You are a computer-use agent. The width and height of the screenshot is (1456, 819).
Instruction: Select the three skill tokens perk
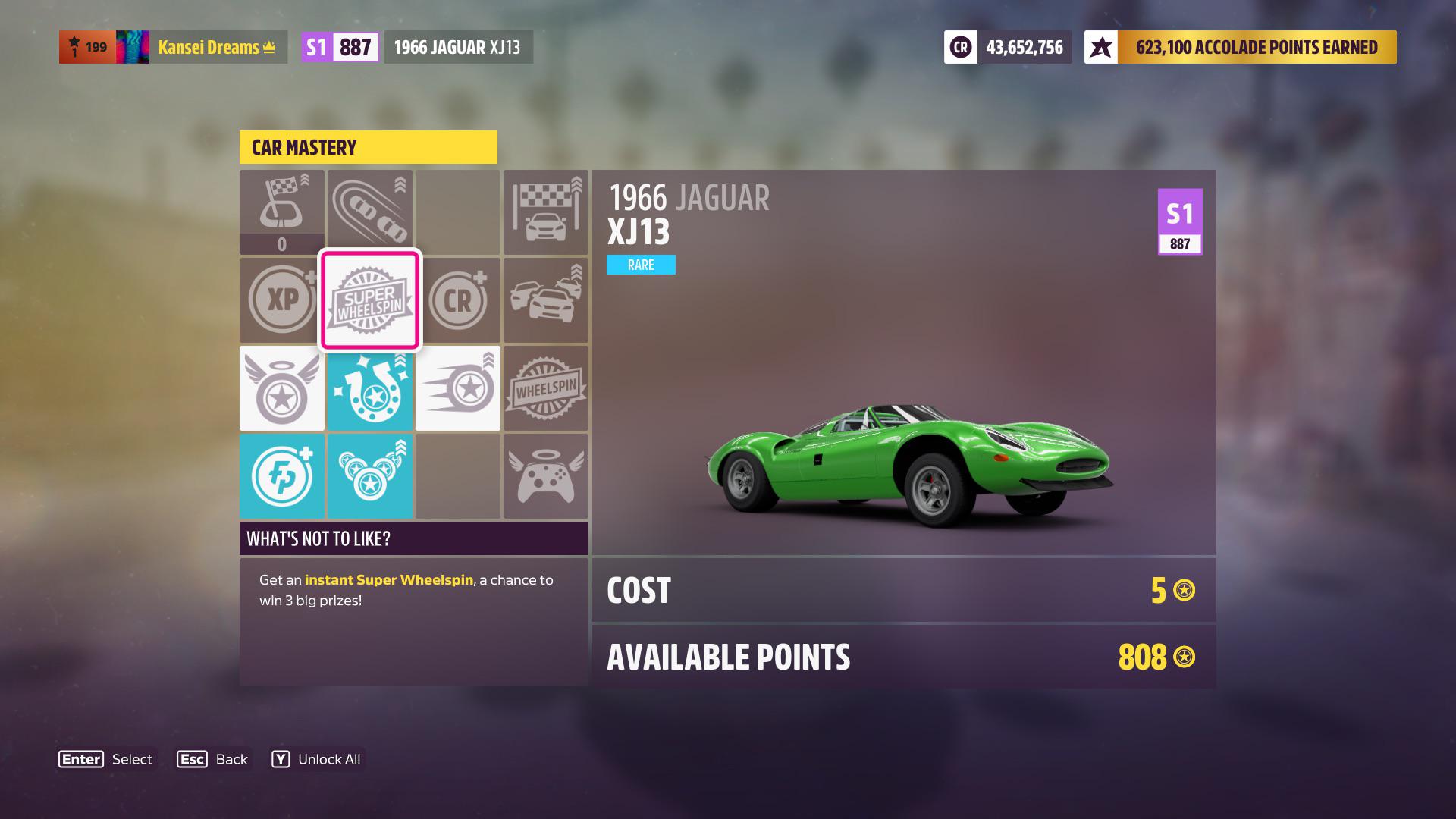(370, 476)
